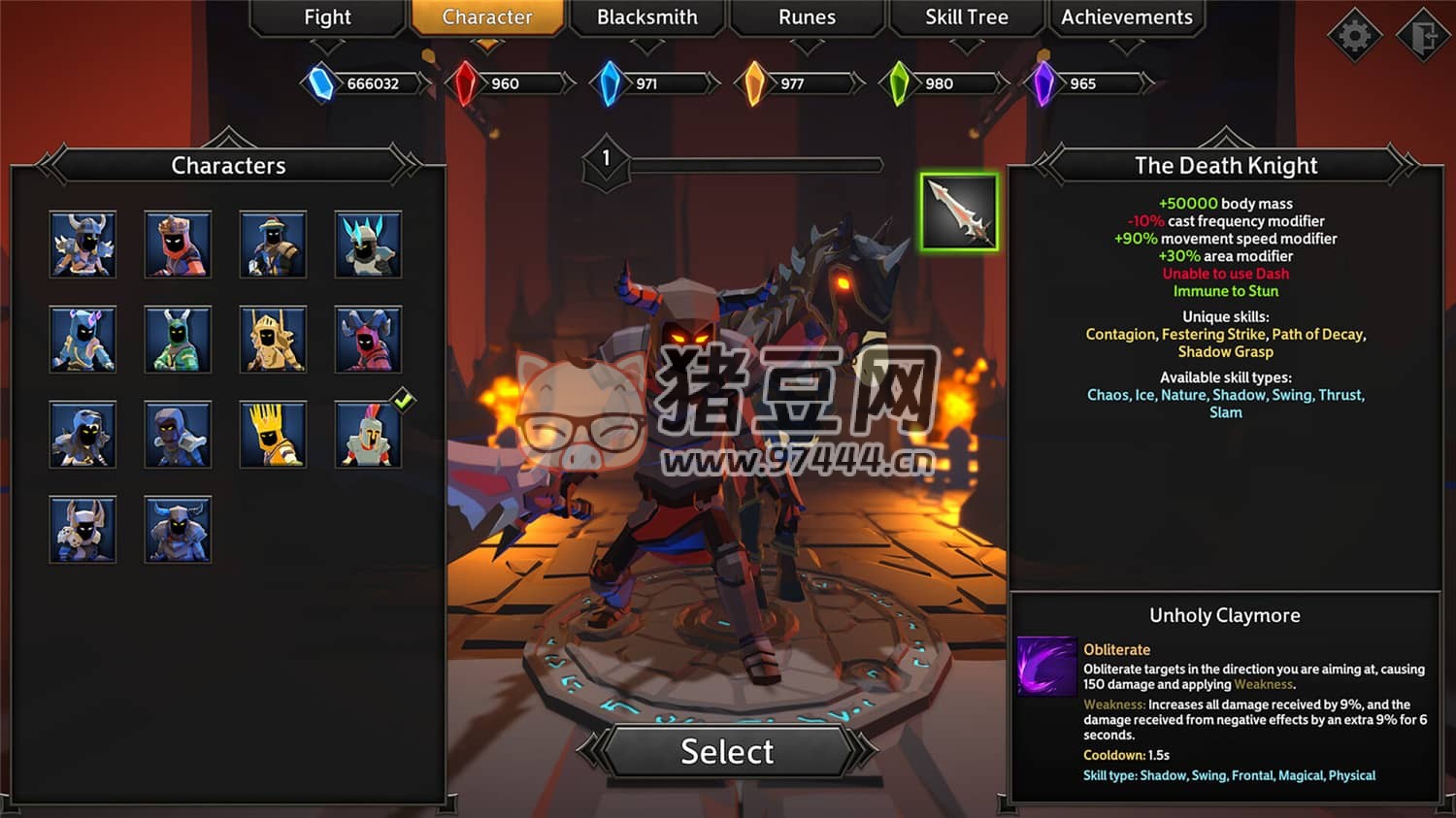The image size is (1456, 818).
Task: Open settings via the gear icon
Action: click(1354, 37)
